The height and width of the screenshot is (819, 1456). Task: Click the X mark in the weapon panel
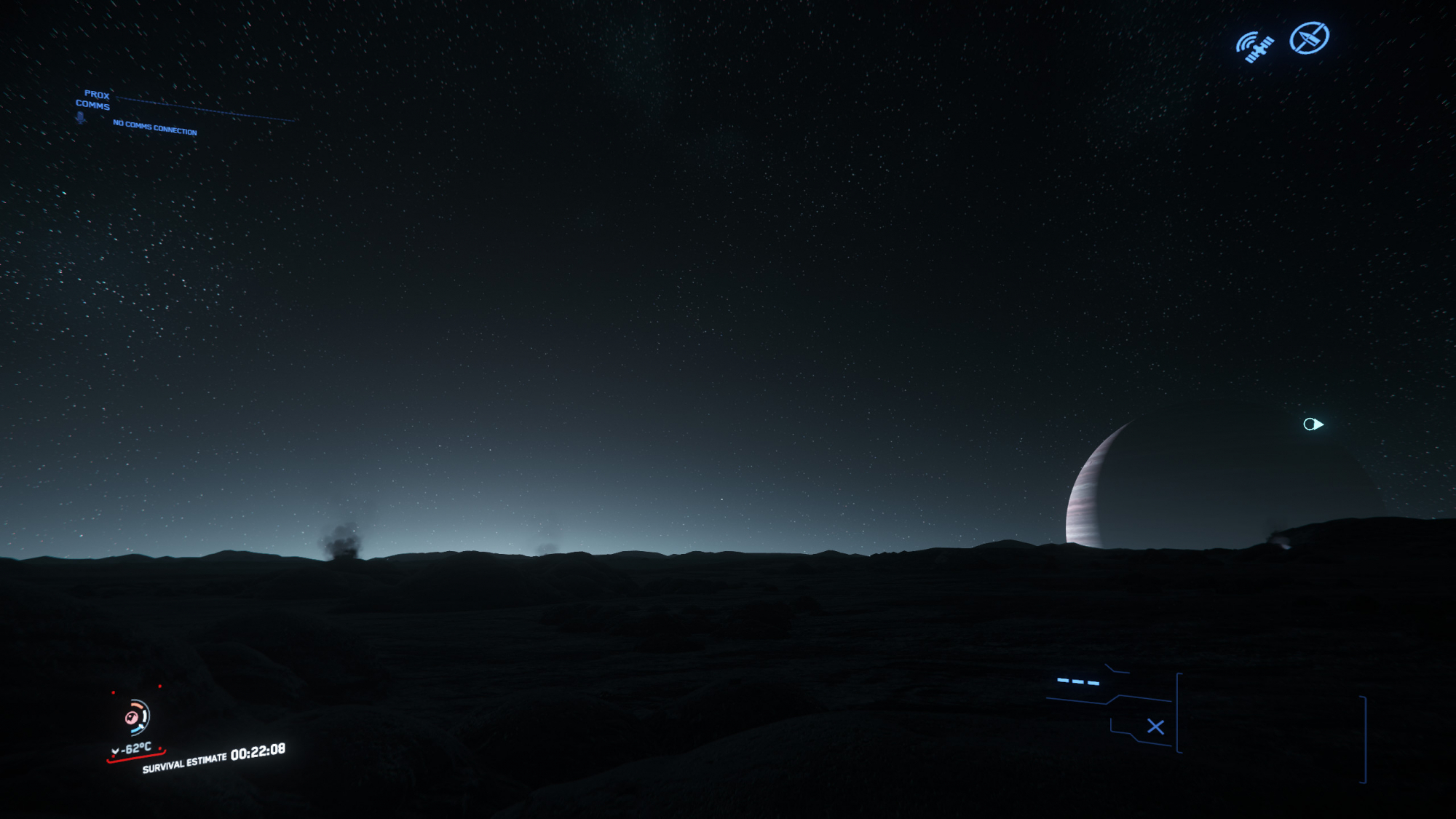pos(1155,727)
